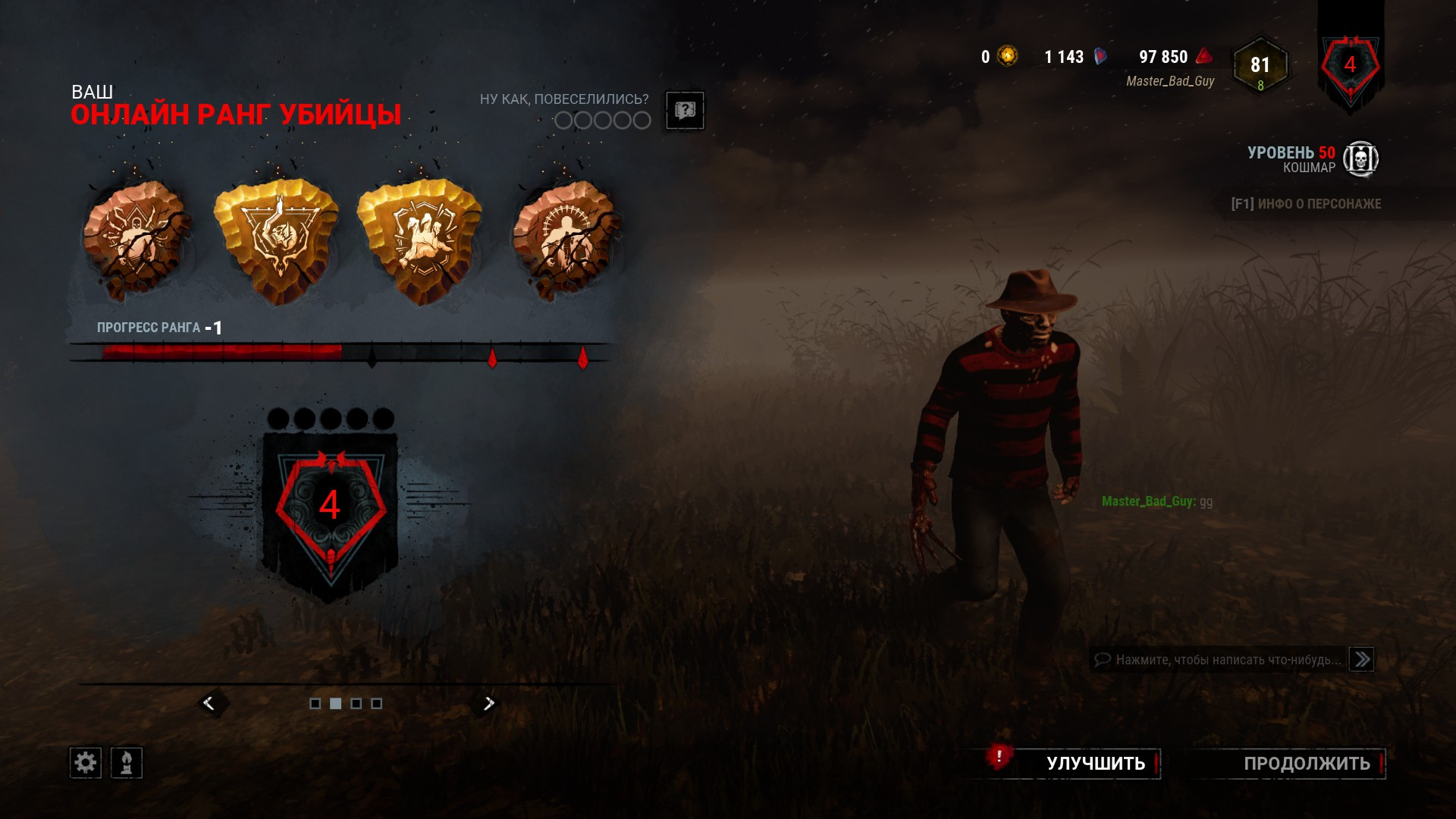Open the settings gear icon

click(86, 762)
